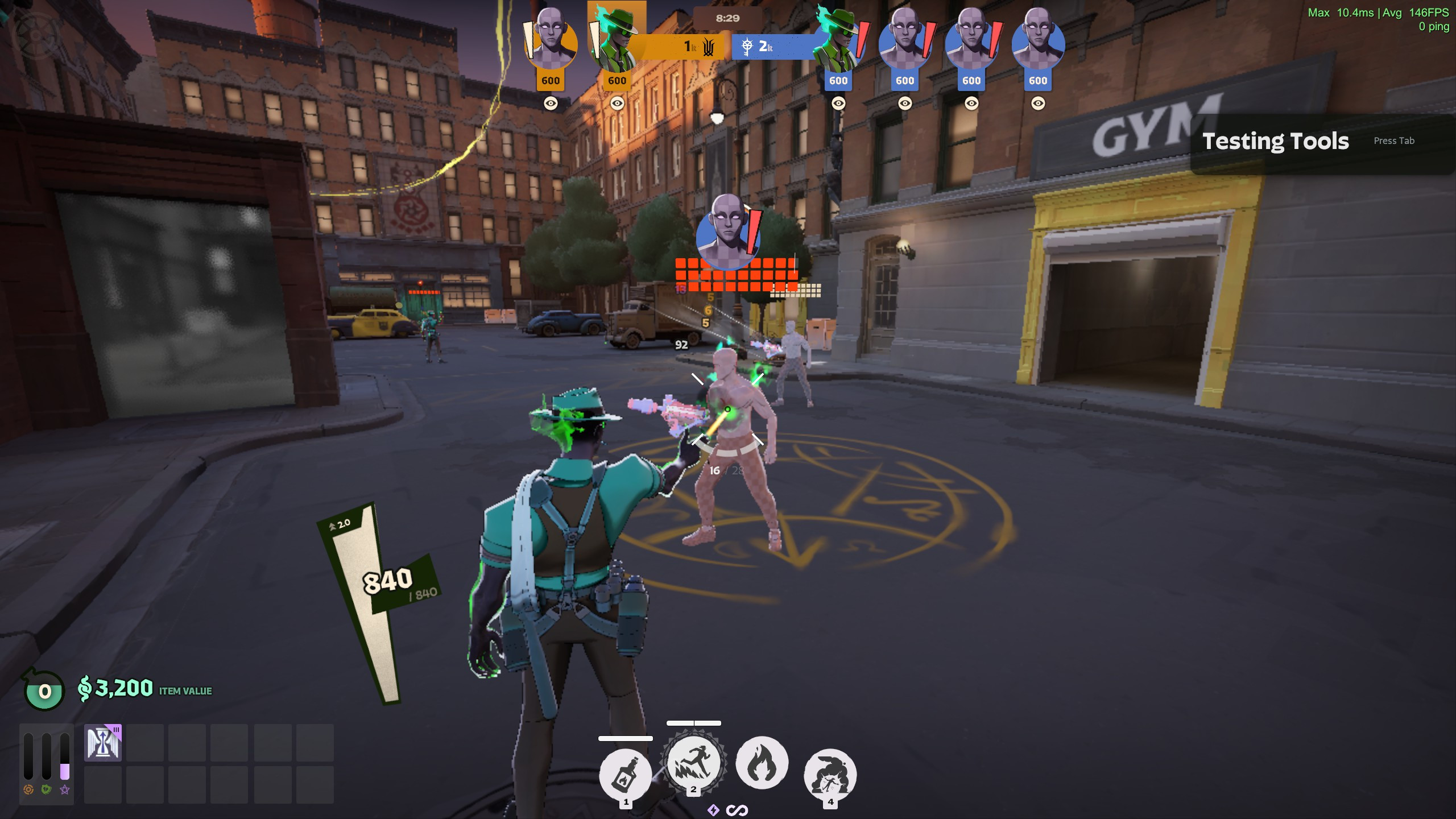Use the running figure dash ability
This screenshot has height=819, width=1456.
[x=693, y=763]
